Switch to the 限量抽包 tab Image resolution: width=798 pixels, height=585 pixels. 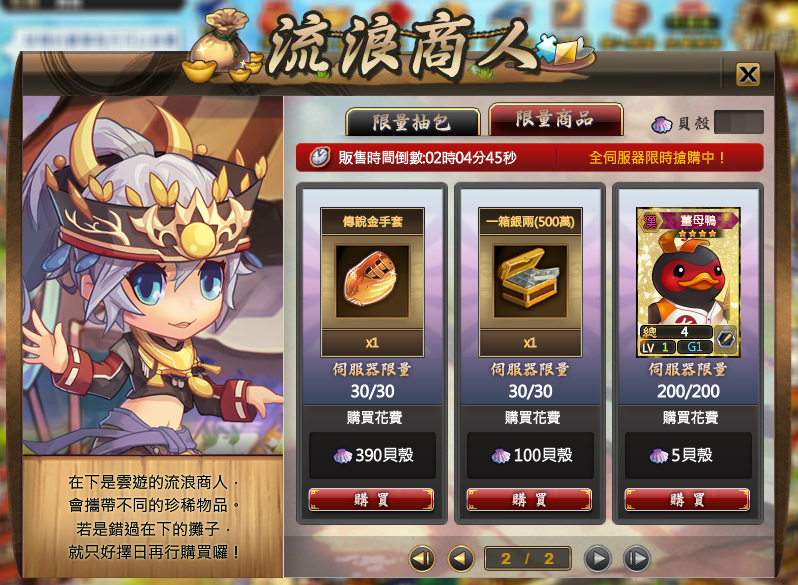click(411, 122)
